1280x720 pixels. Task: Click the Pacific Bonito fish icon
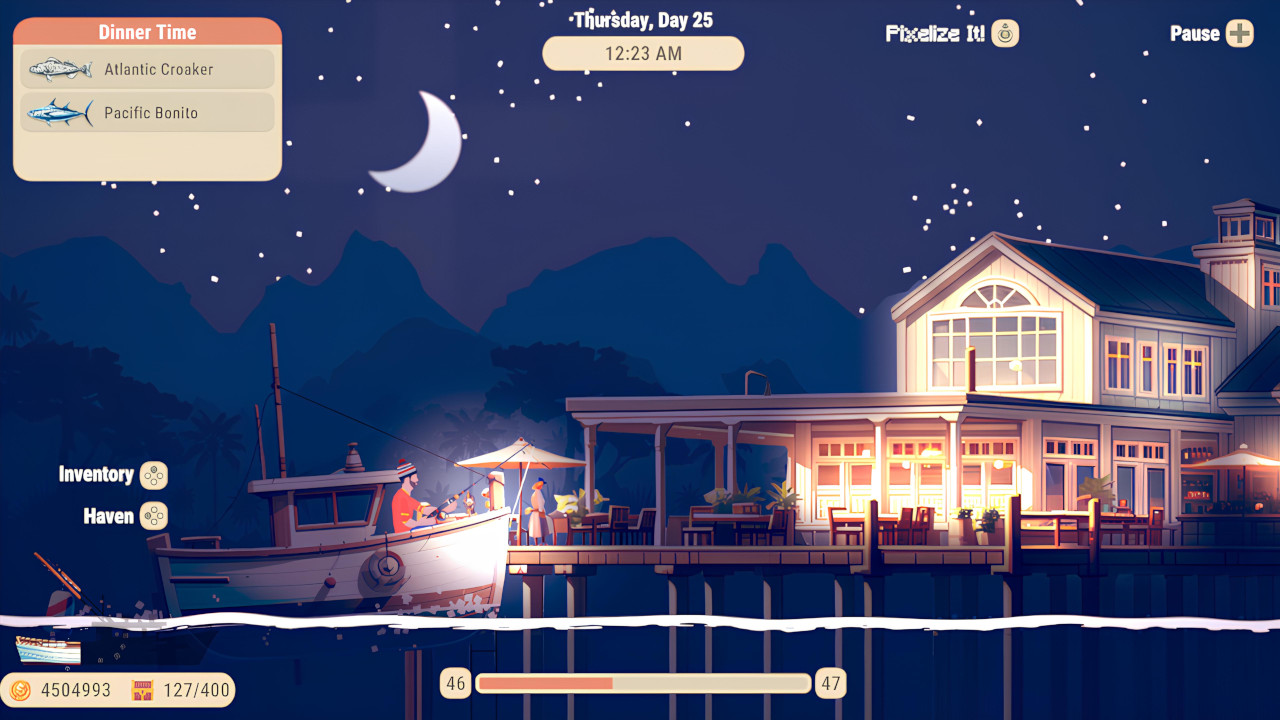tap(58, 112)
